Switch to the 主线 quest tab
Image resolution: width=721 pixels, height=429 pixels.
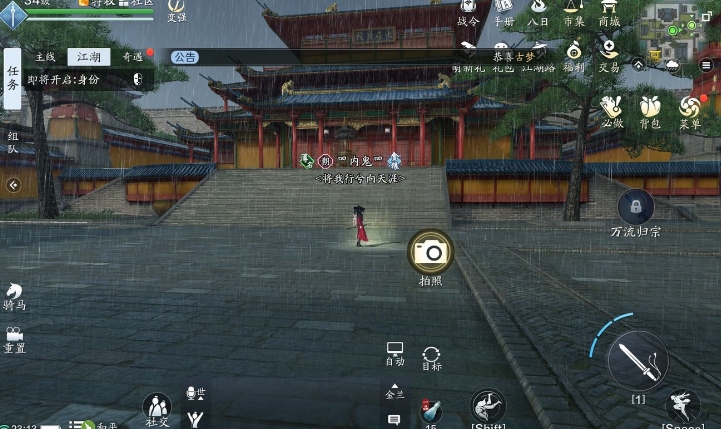[x=45, y=57]
